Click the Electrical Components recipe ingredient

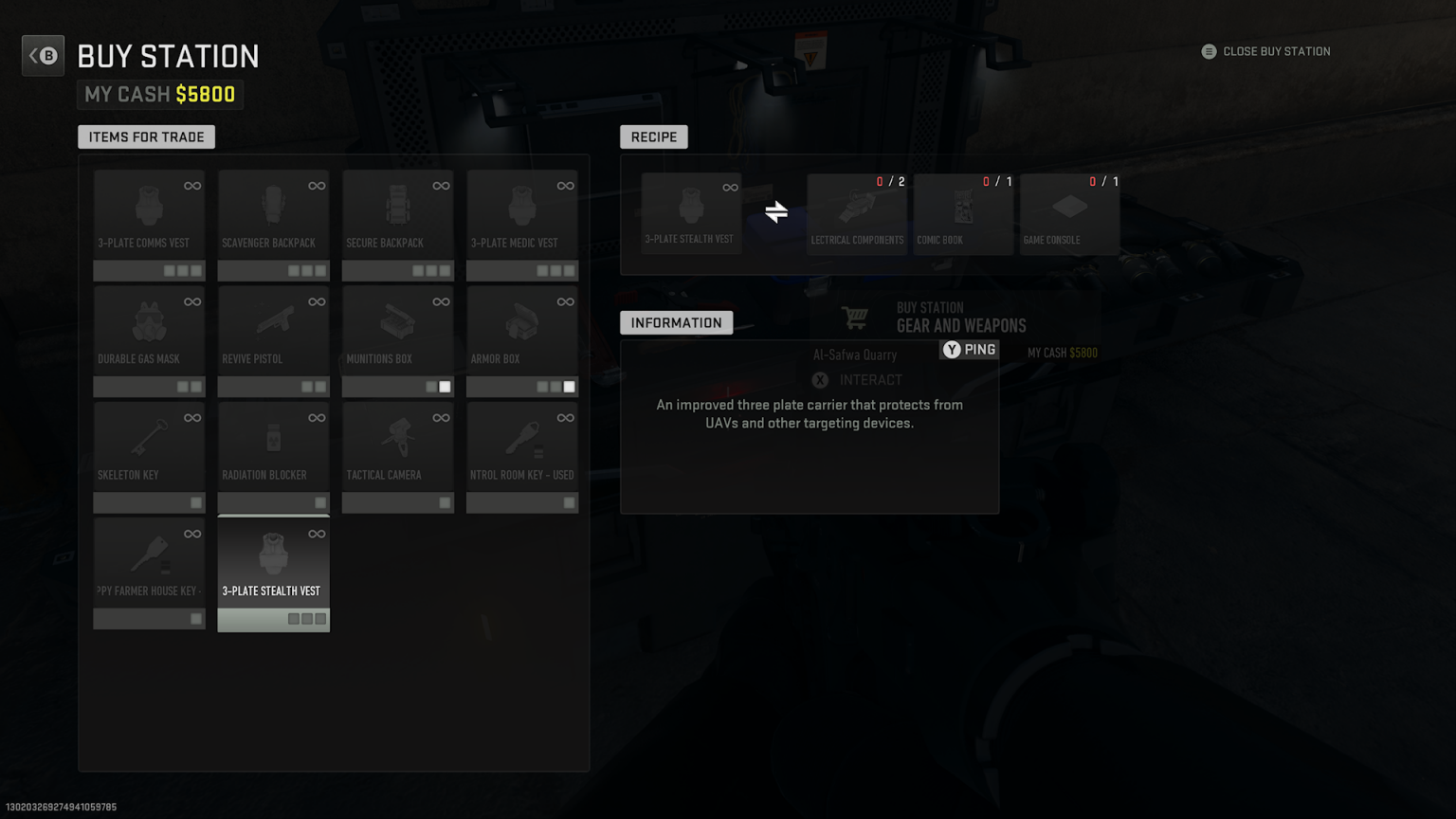click(x=856, y=212)
